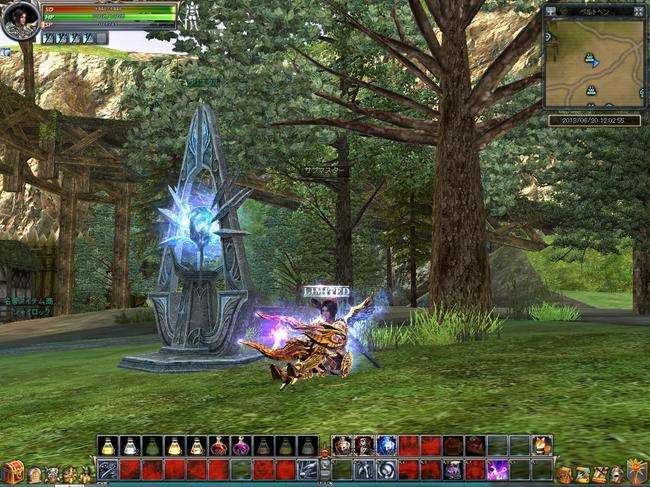Viewport: 650px width, 487px height.
Task: Activate the purple lightning skill
Action: click(x=496, y=469)
